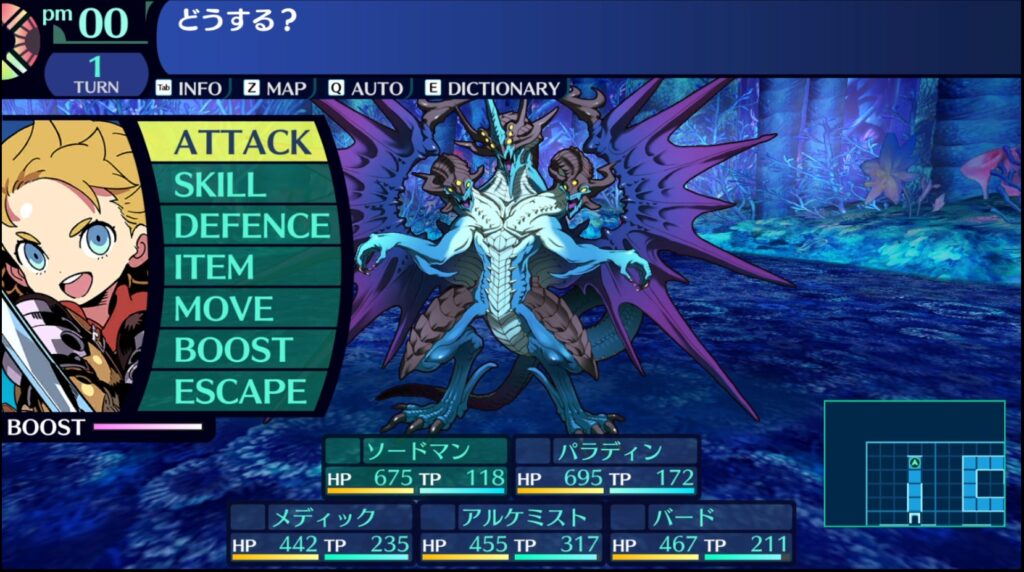1024x572 pixels.
Task: Select the ATTACK command
Action: (242, 142)
